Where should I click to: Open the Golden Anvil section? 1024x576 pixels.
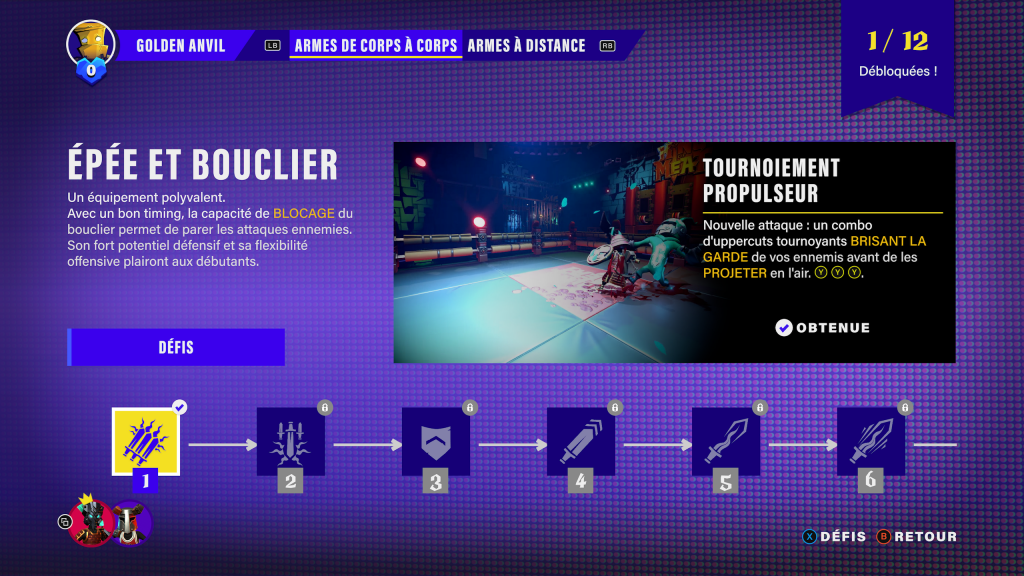coord(180,45)
